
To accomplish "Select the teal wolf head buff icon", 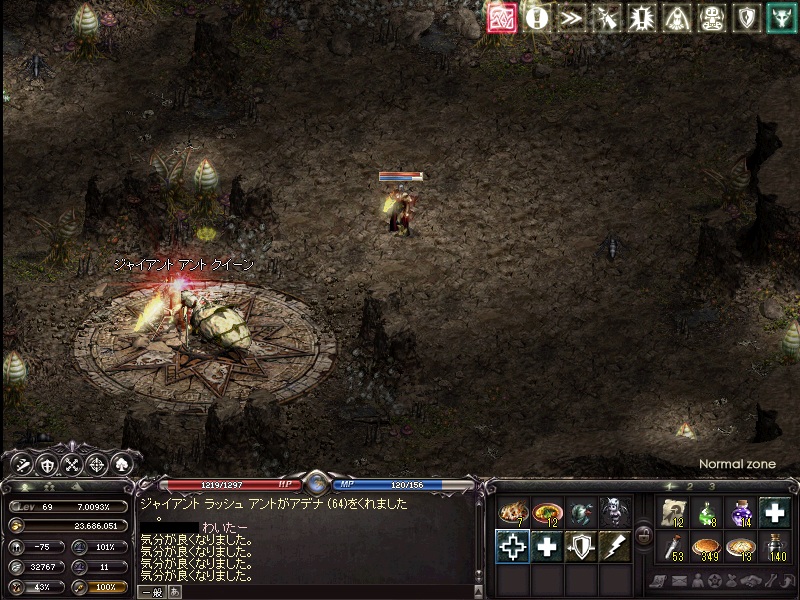I will point(781,18).
